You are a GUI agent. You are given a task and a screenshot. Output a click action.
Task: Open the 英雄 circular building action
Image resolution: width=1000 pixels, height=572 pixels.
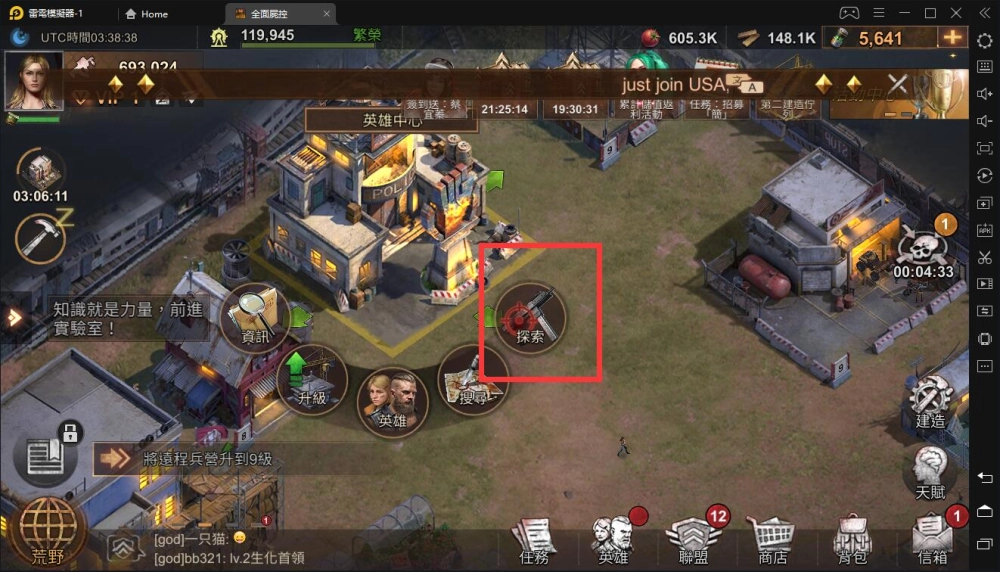[x=392, y=403]
